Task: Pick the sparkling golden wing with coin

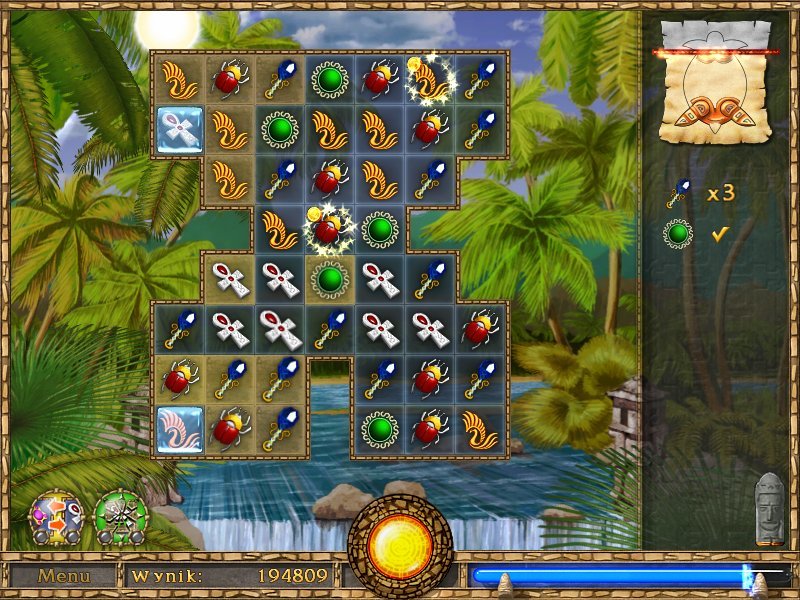Action: click(x=432, y=79)
